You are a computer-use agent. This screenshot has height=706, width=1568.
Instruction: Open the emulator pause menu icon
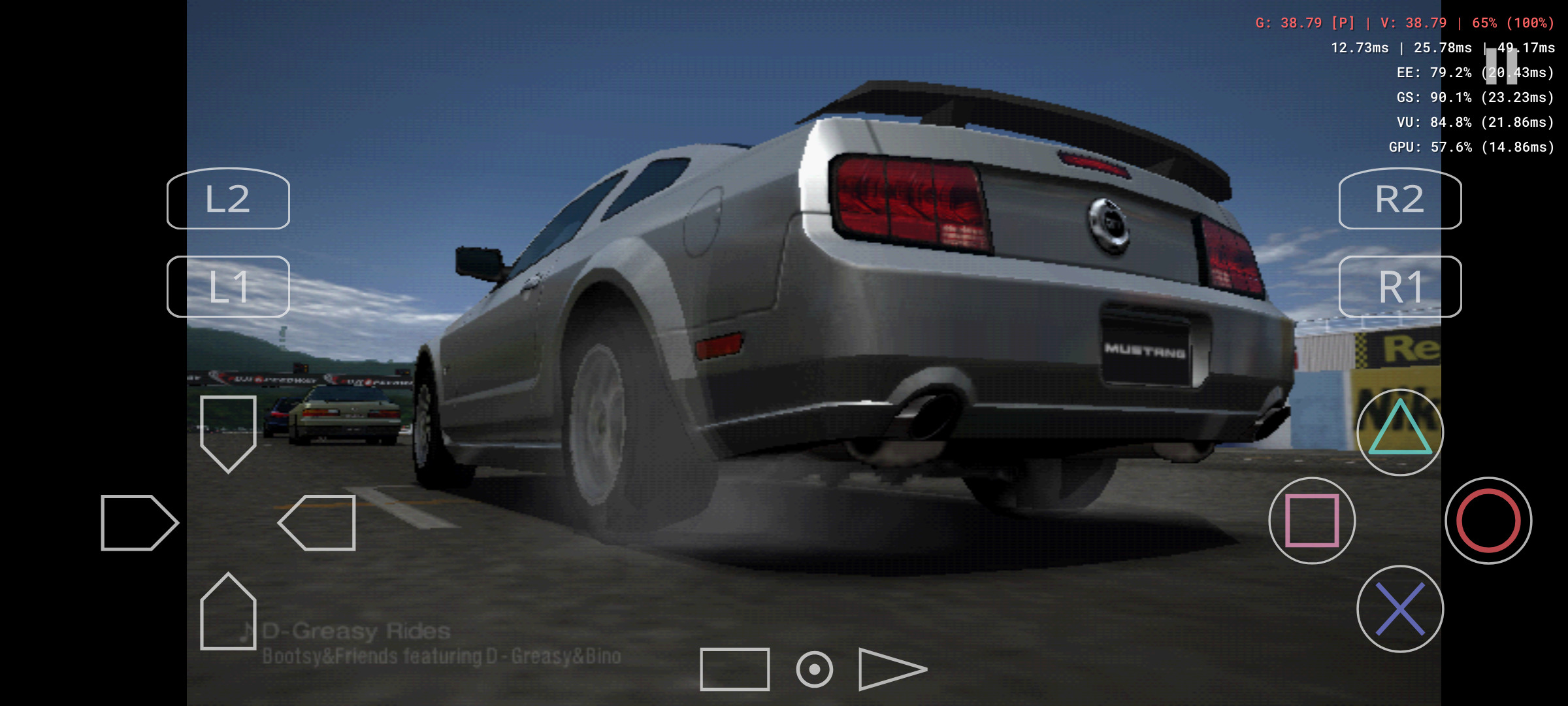(1501, 65)
